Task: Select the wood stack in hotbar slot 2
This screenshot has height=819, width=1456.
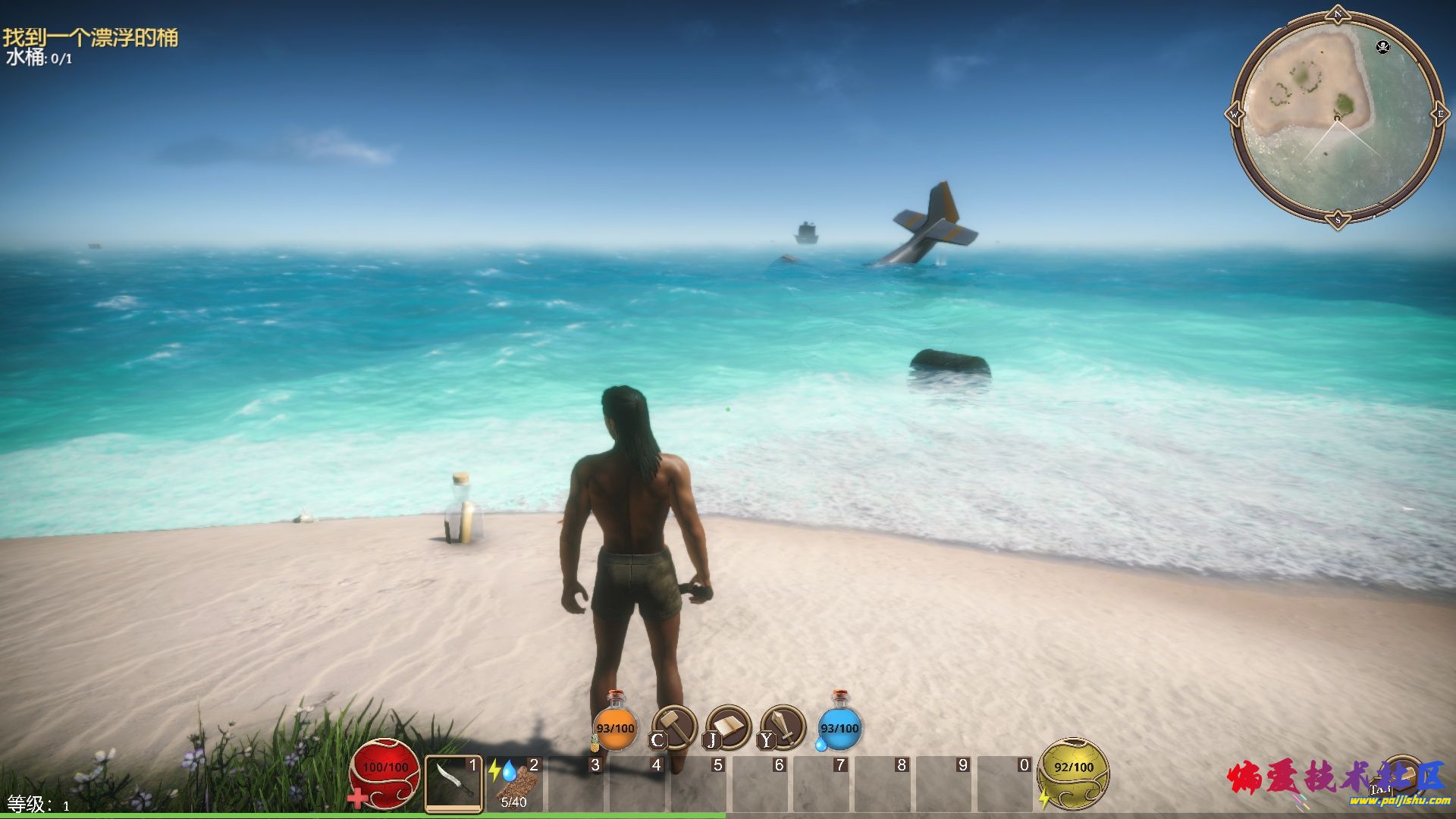Action: pyautogui.click(x=515, y=784)
